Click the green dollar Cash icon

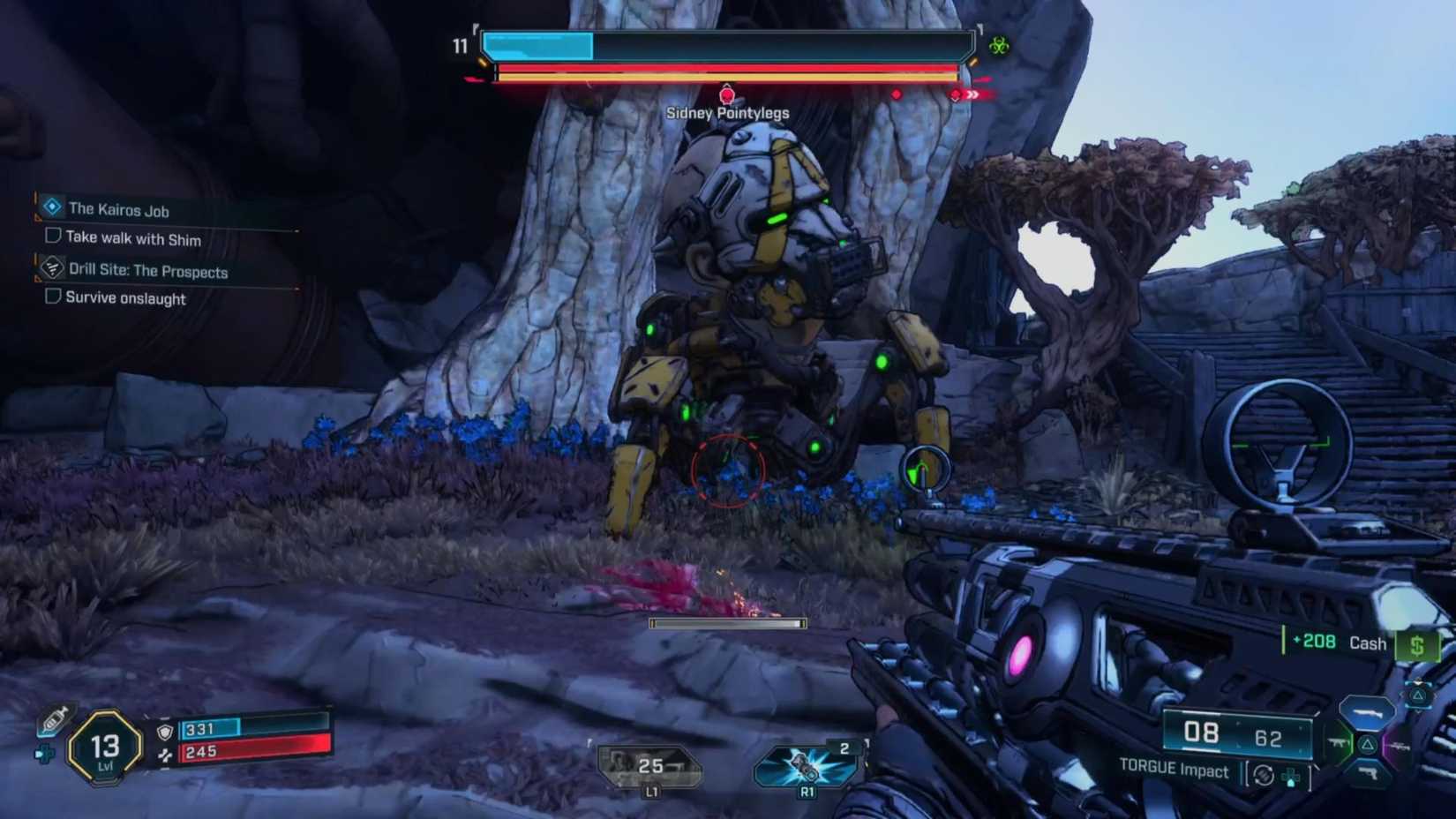pyautogui.click(x=1418, y=643)
